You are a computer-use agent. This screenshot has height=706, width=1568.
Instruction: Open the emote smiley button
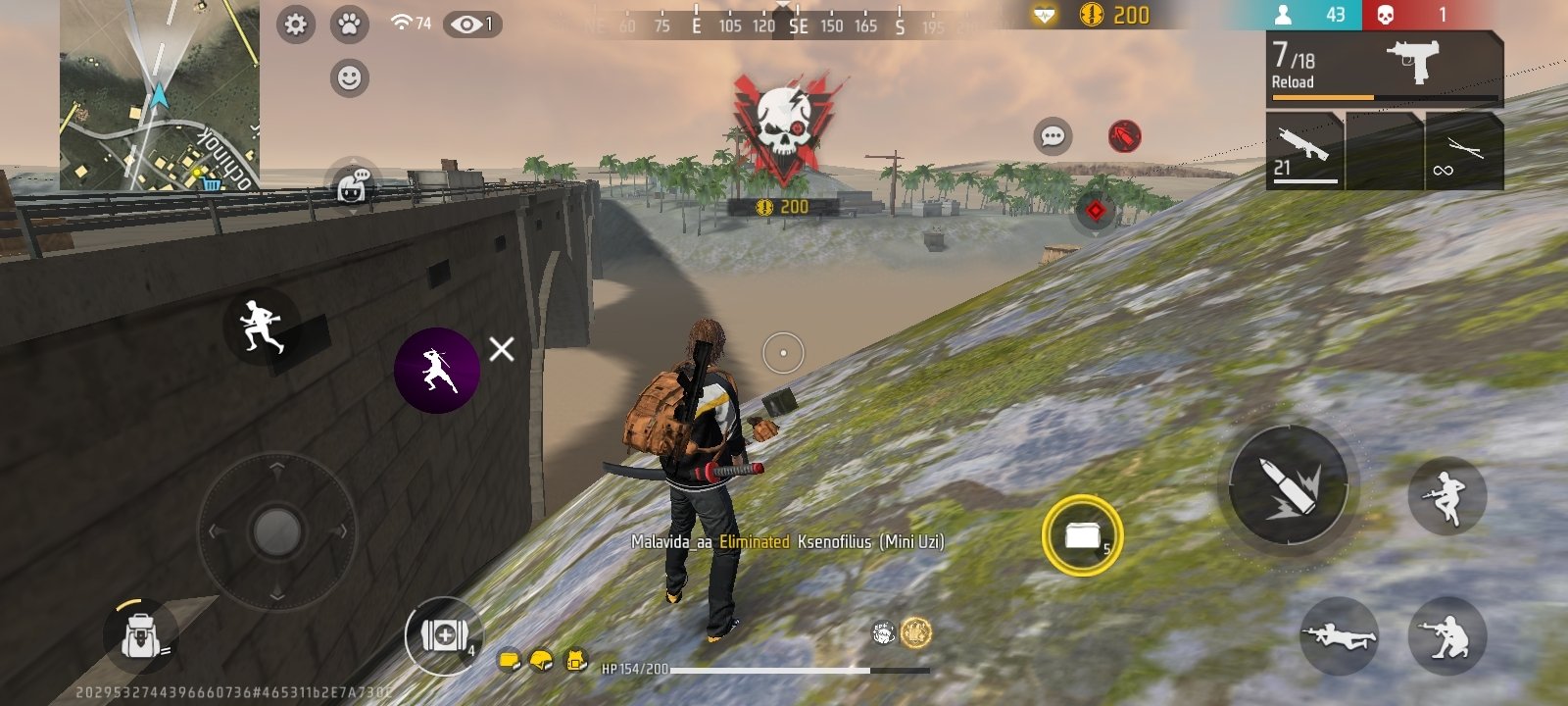[x=349, y=77]
